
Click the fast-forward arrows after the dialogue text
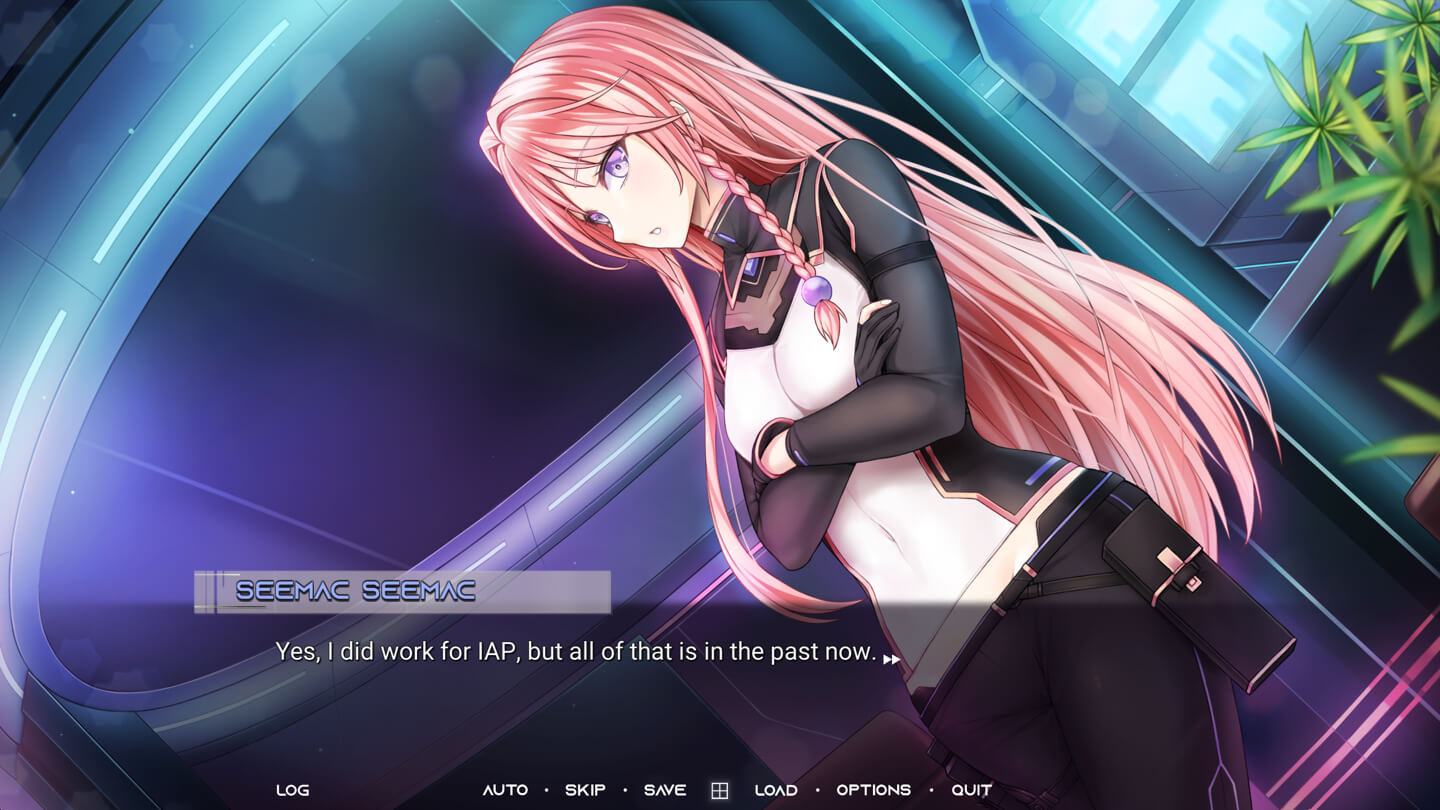(x=891, y=659)
